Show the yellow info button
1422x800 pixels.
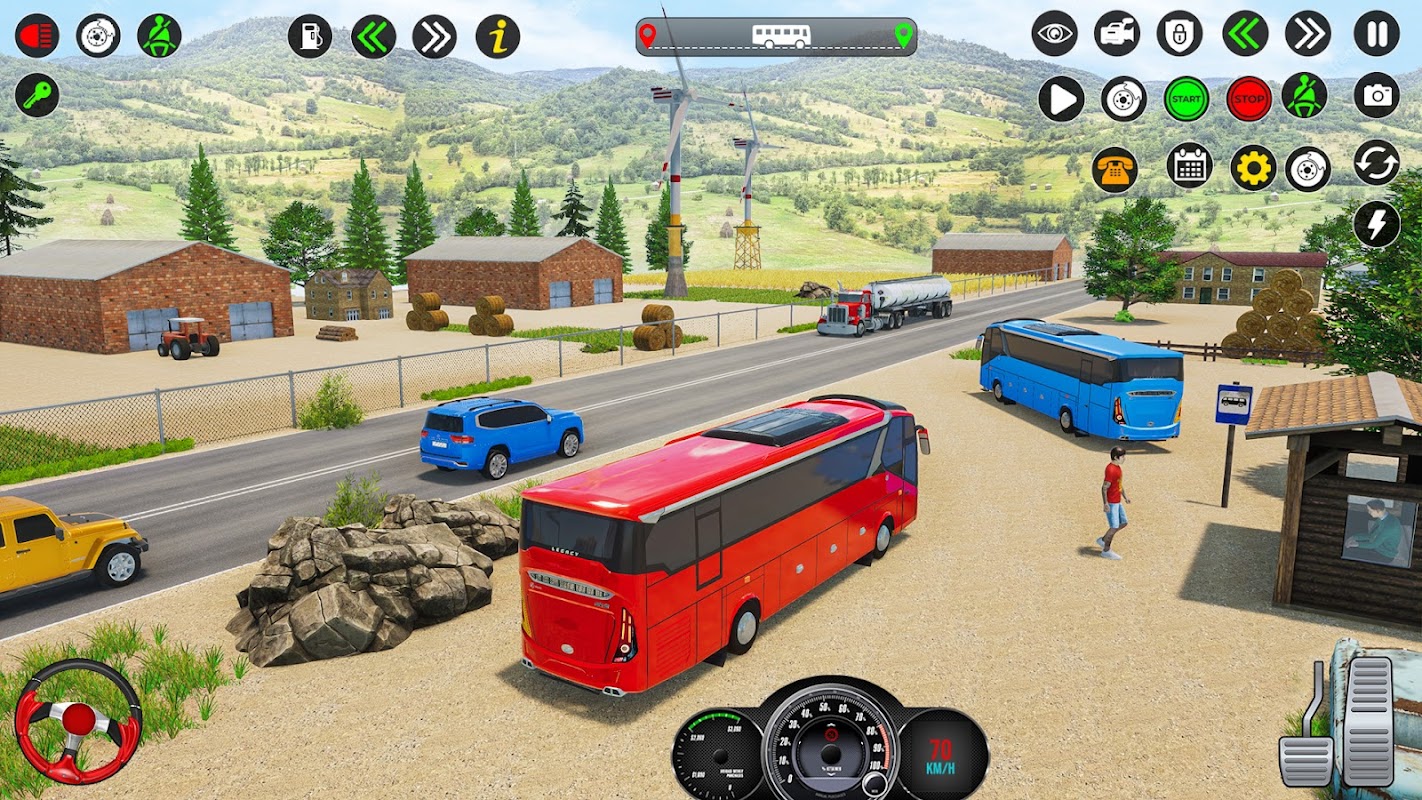click(497, 36)
